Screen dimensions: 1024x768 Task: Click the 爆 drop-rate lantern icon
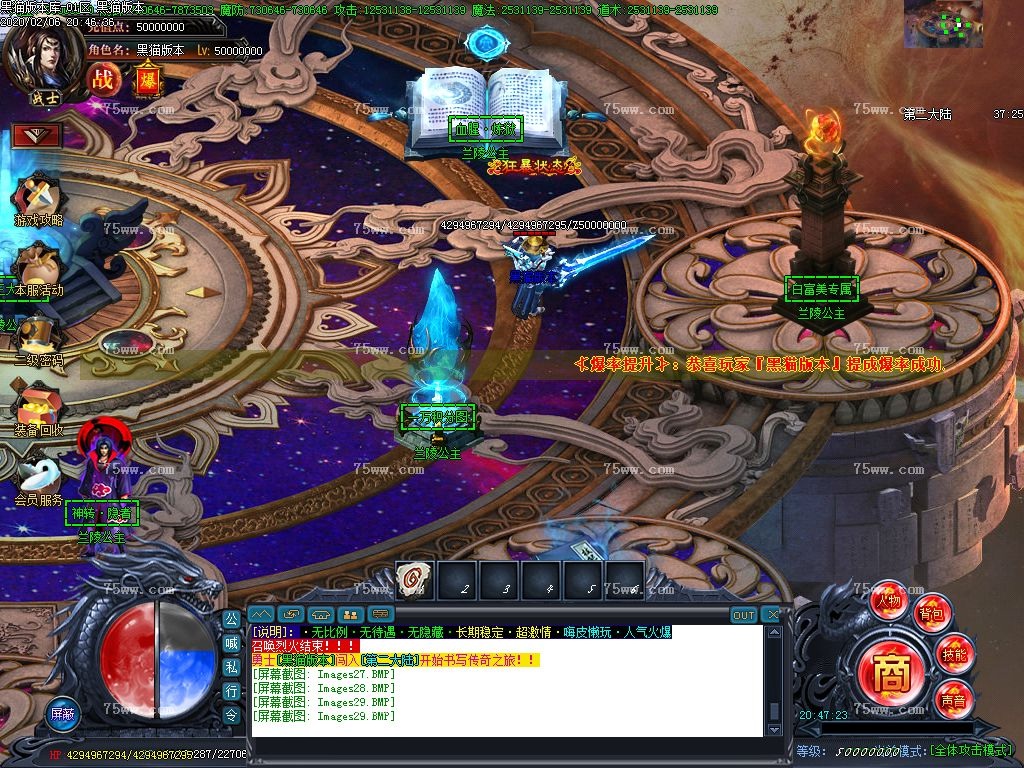147,80
